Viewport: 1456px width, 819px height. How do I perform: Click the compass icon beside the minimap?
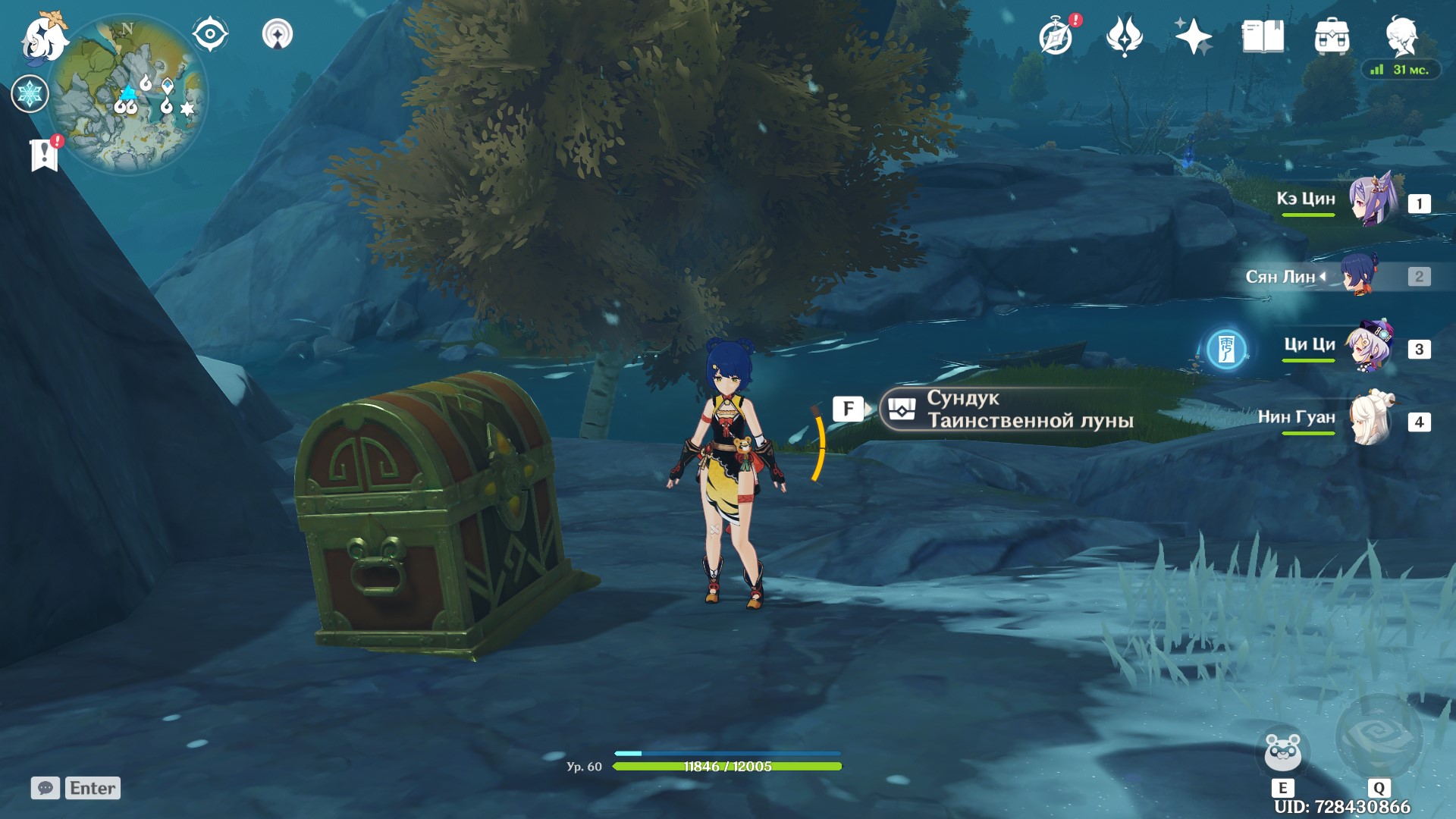tap(210, 33)
